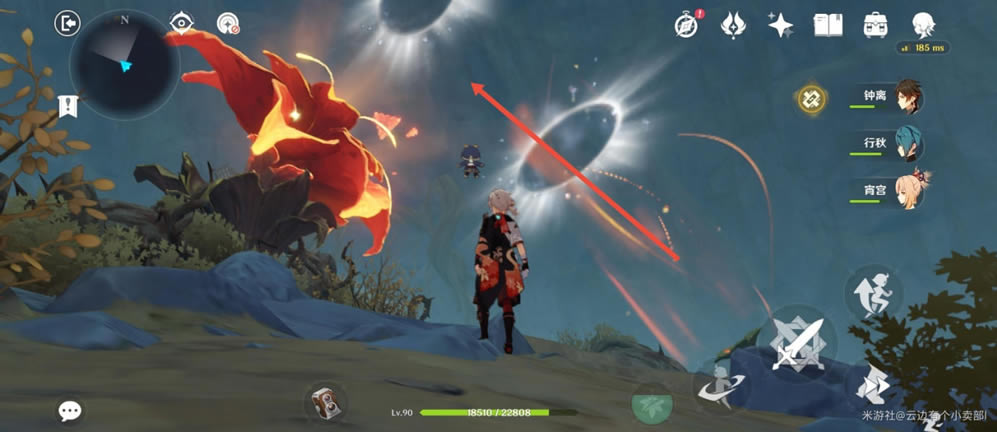Open the quest banner with exclamation mark
Image resolution: width=997 pixels, height=432 pixels.
click(69, 106)
